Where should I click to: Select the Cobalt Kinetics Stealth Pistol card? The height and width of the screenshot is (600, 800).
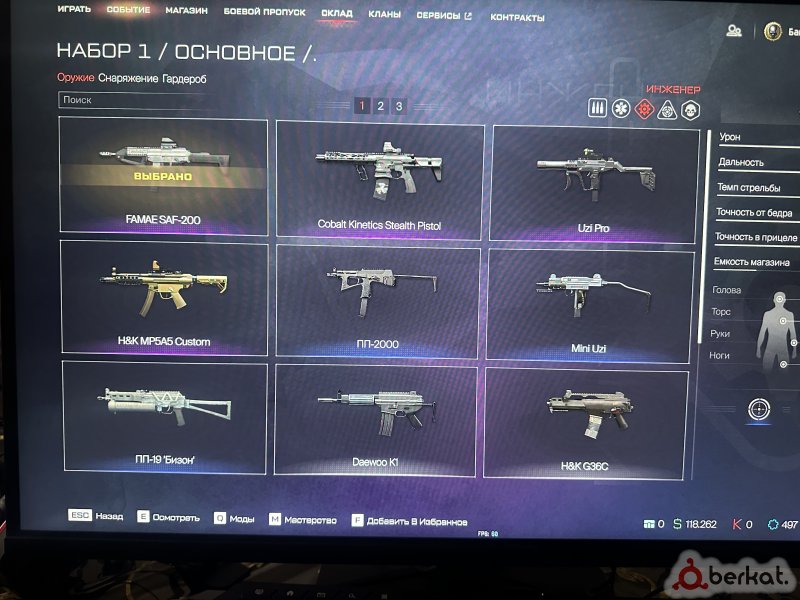point(378,181)
